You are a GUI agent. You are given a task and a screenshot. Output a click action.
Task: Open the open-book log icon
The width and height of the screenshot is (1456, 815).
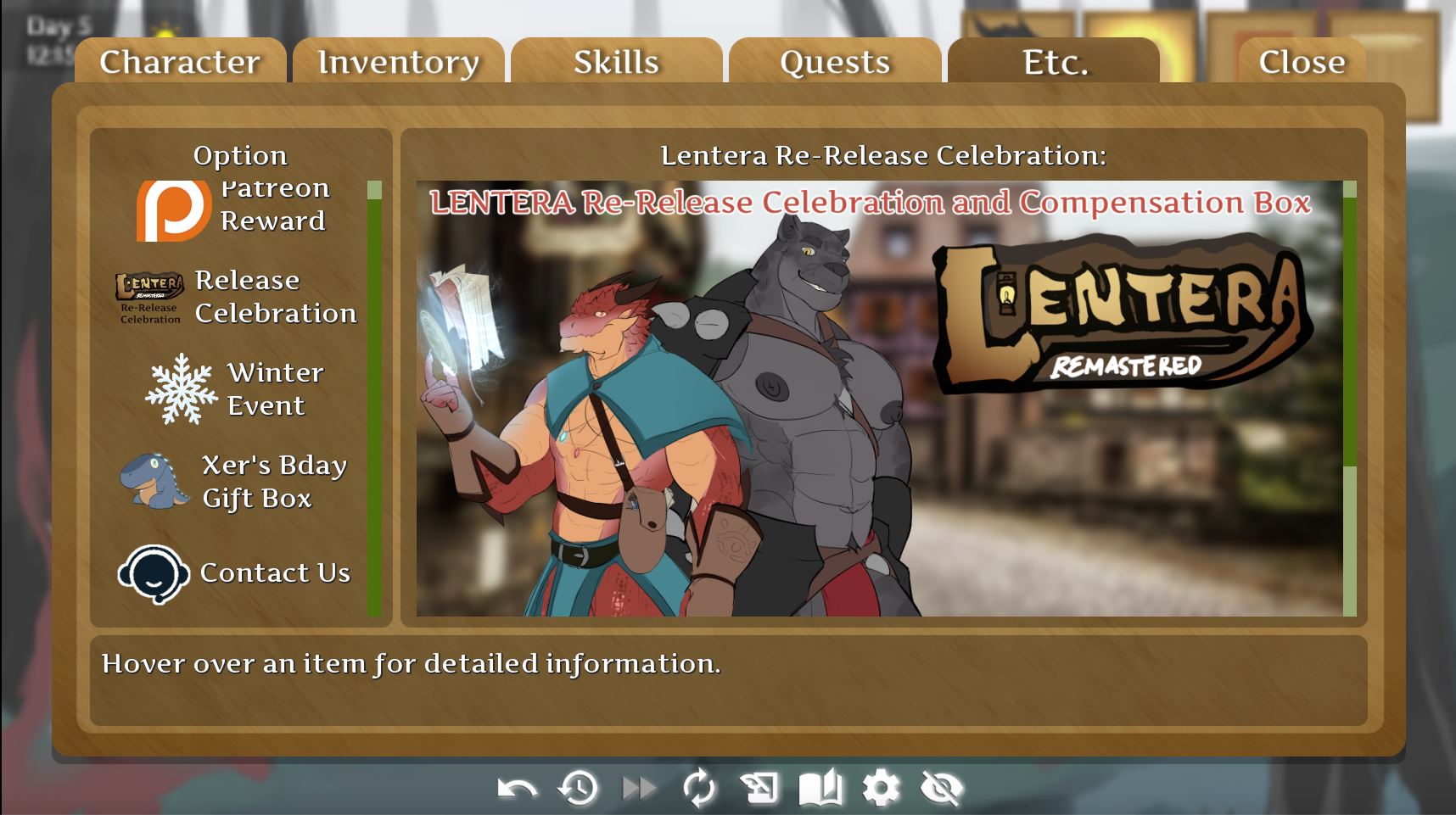(820, 789)
